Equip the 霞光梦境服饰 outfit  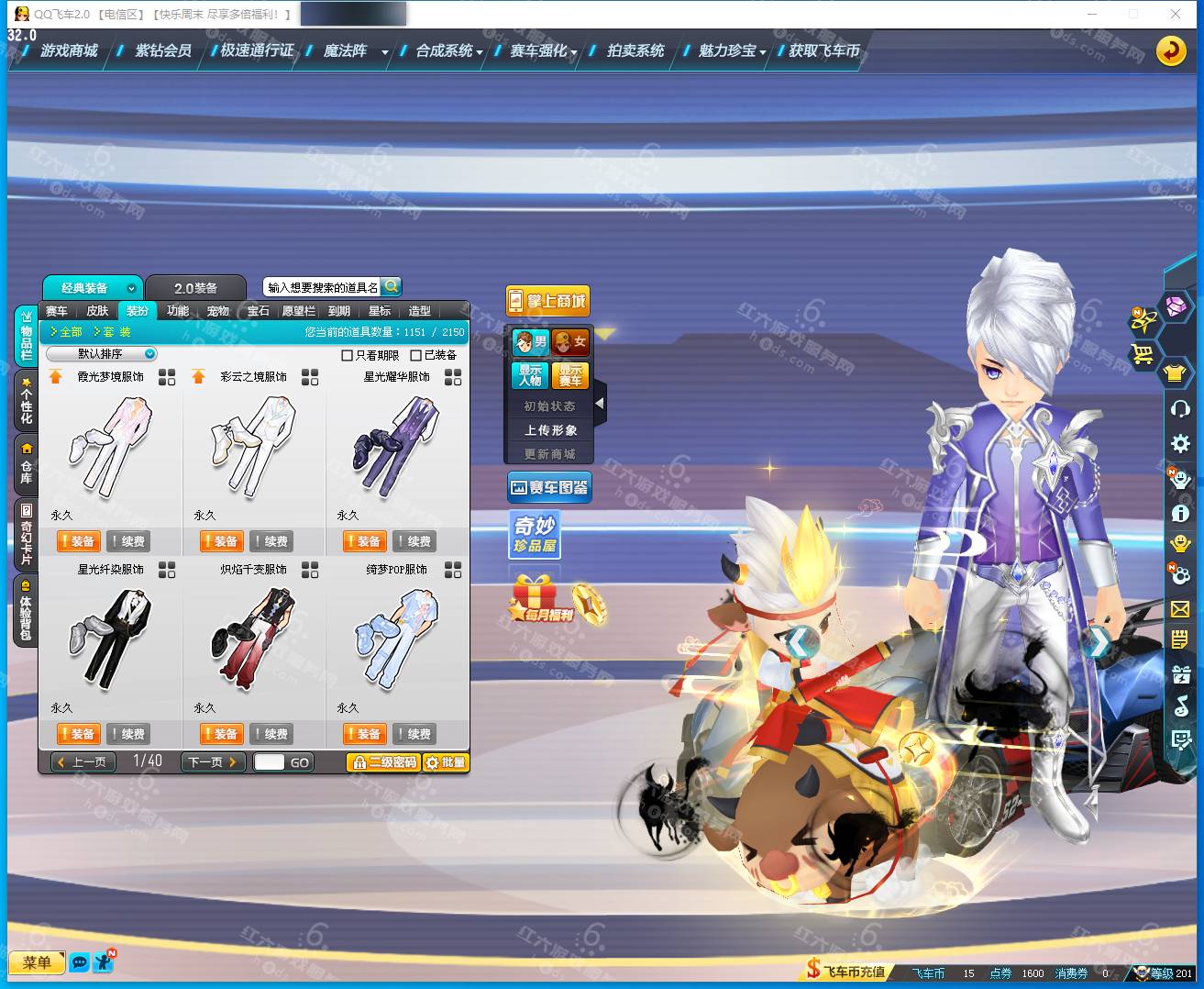point(77,541)
